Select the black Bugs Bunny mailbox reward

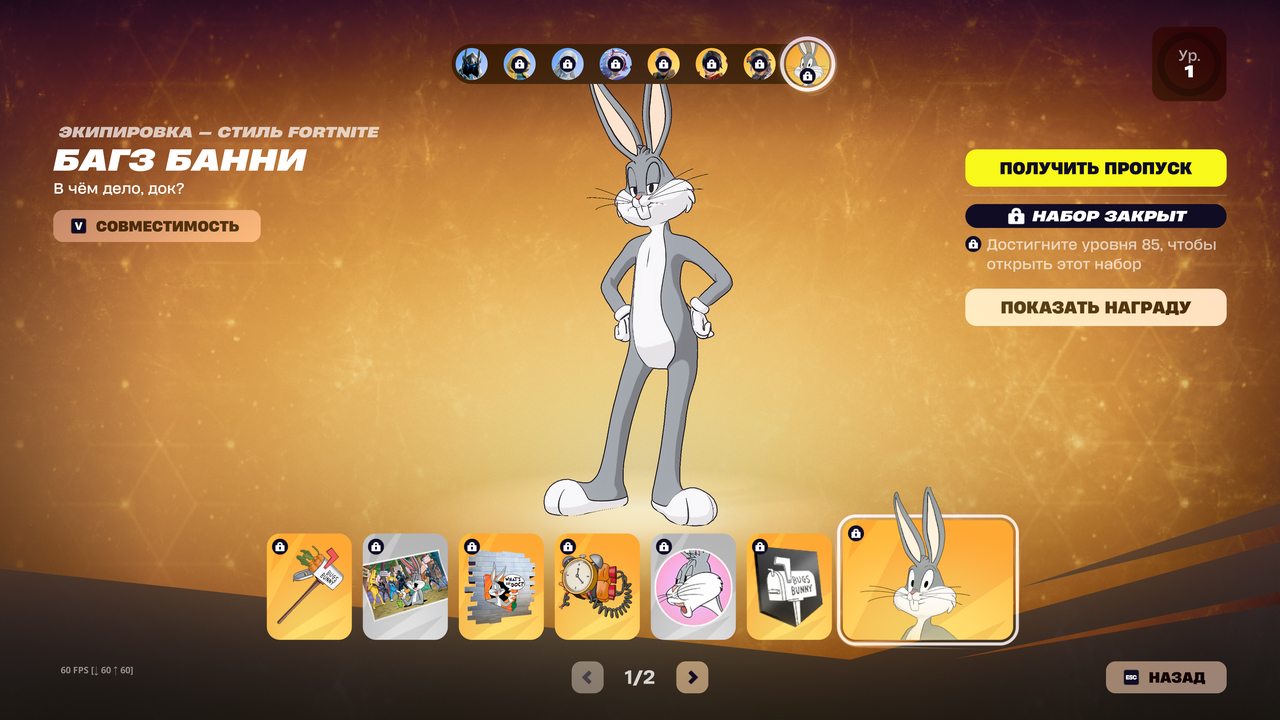(x=789, y=587)
